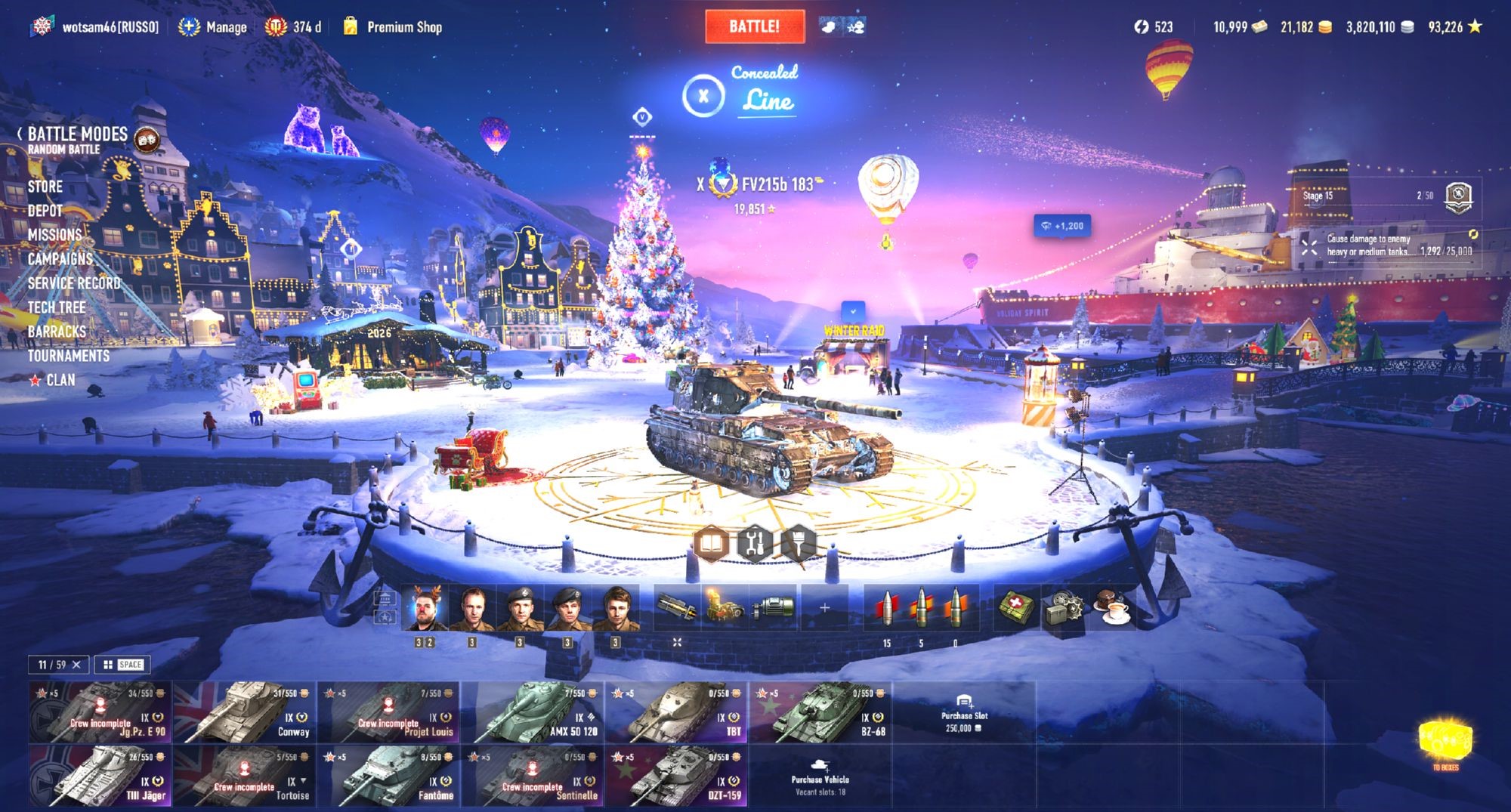1511x812 pixels.
Task: Open Tournaments from the side menu
Action: point(69,356)
